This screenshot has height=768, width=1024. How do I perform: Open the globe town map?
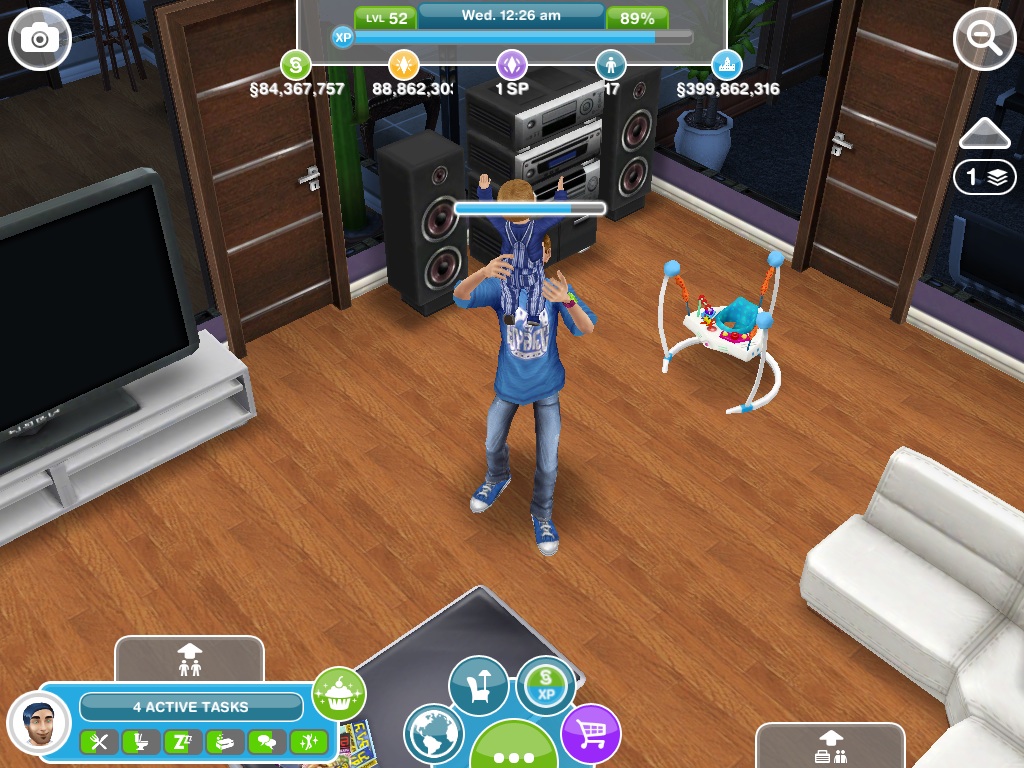[434, 734]
